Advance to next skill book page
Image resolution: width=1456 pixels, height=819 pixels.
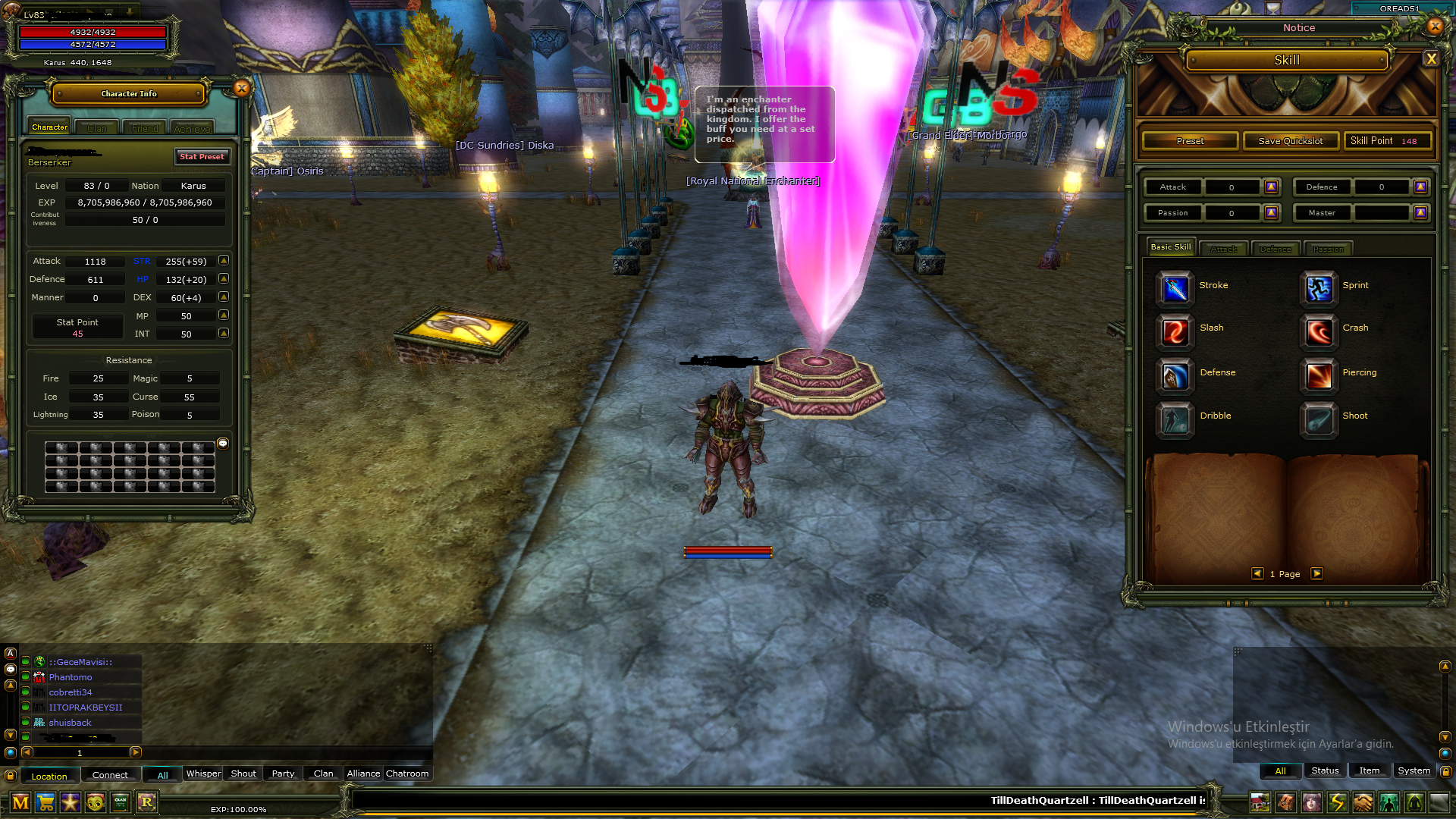(x=1317, y=574)
